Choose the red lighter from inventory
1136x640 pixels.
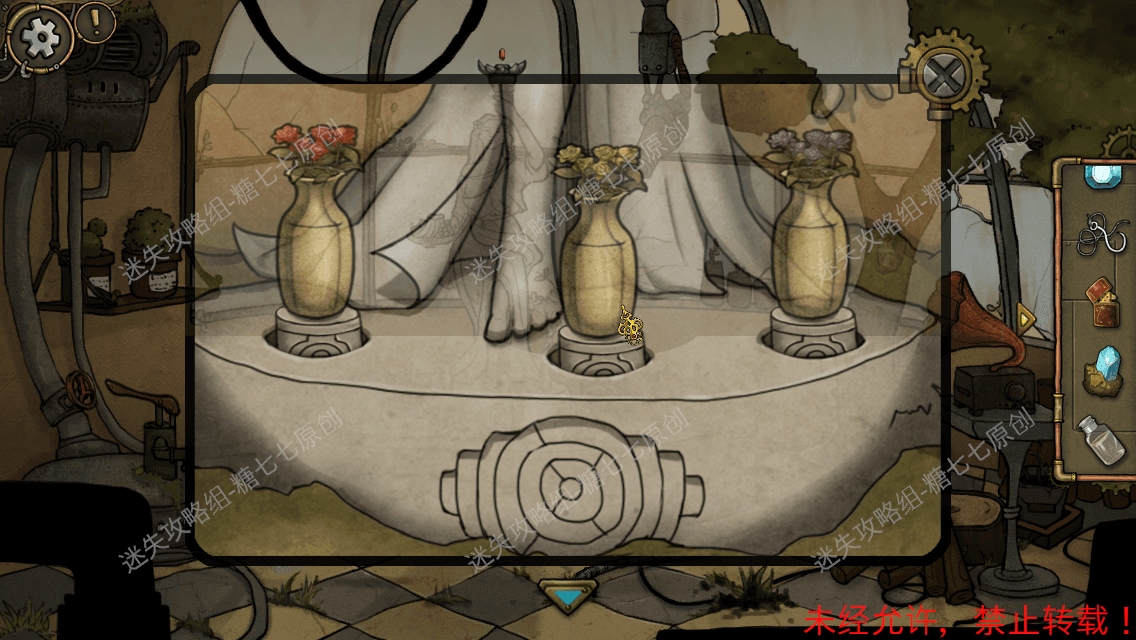(x=1102, y=302)
